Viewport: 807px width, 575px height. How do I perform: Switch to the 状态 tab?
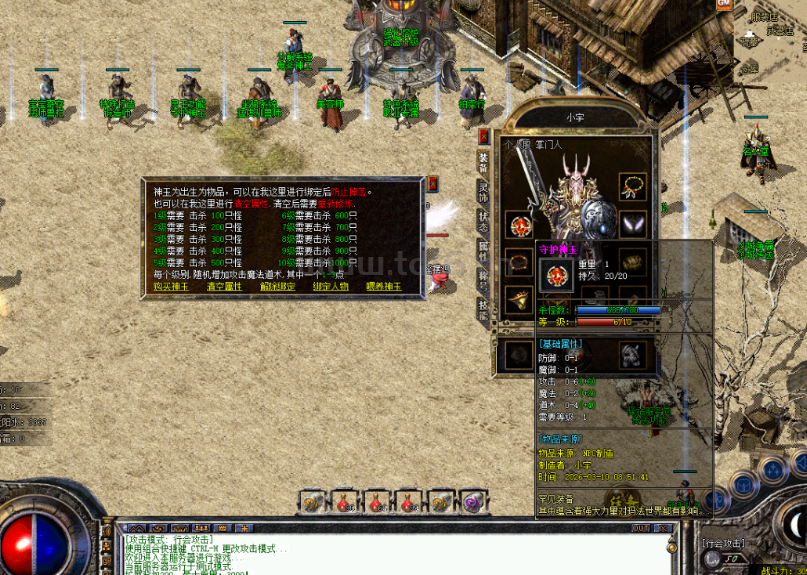[x=484, y=218]
